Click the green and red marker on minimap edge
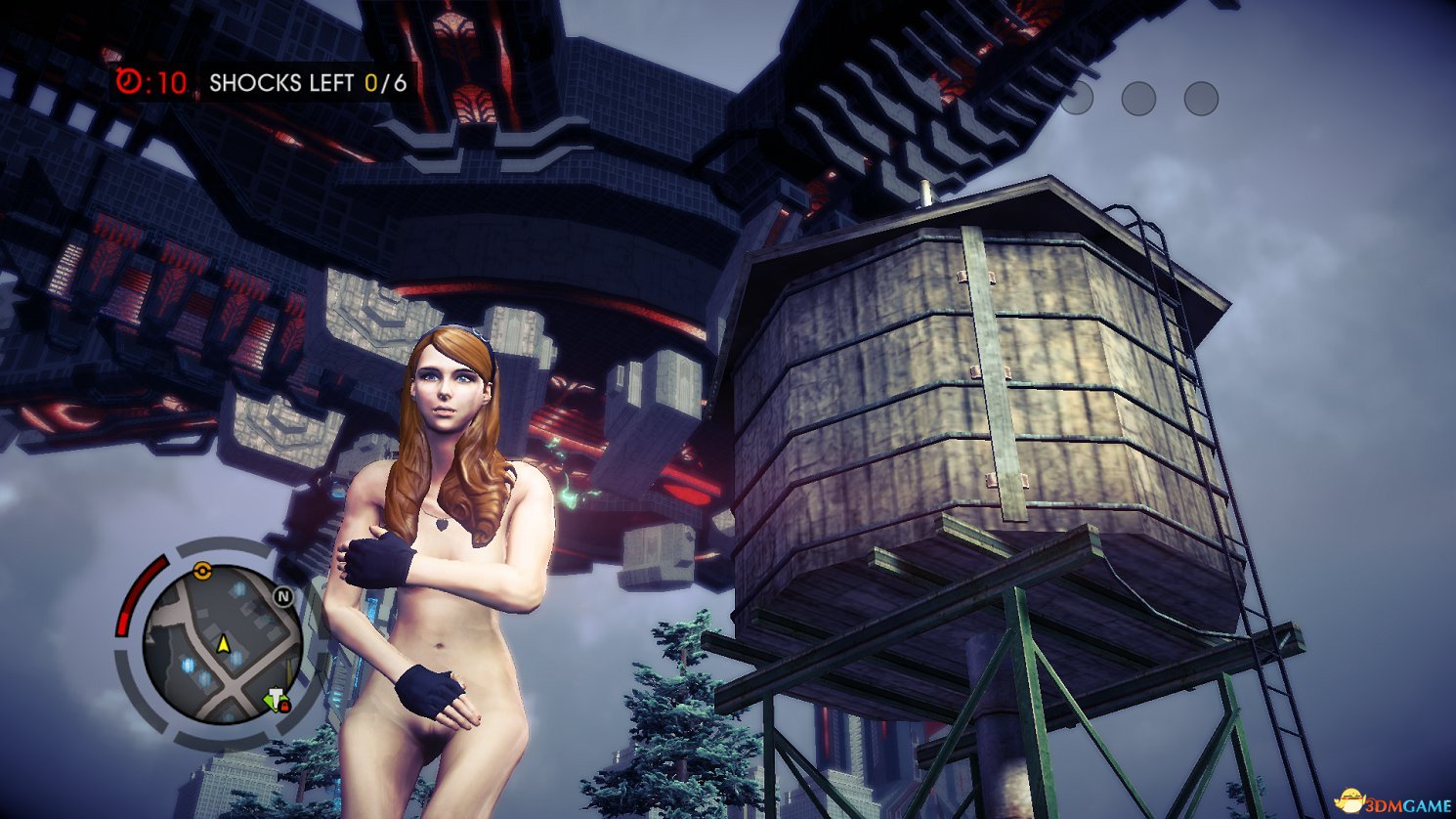 pyautogui.click(x=277, y=700)
